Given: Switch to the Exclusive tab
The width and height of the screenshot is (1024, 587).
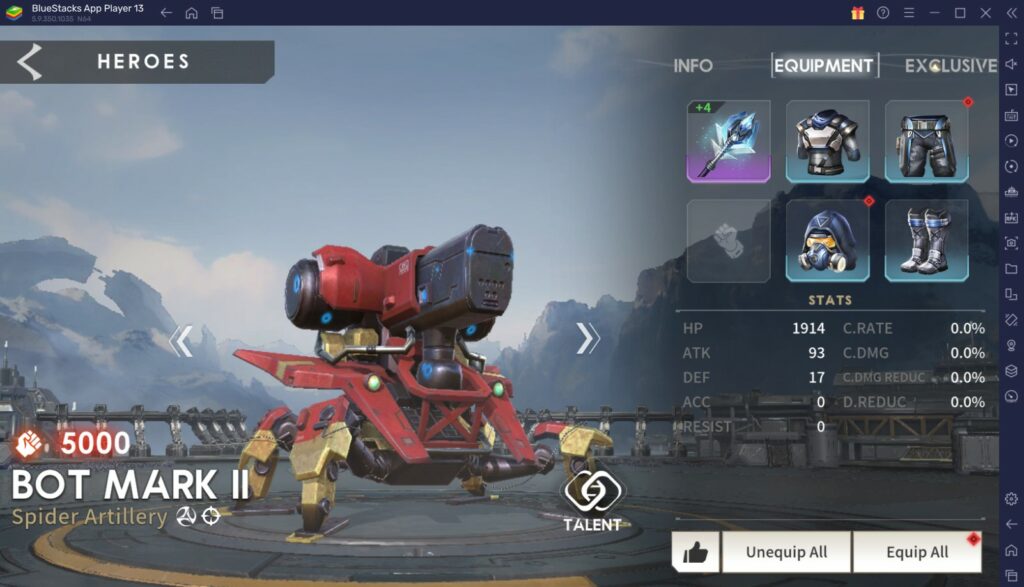Looking at the screenshot, I should 950,66.
